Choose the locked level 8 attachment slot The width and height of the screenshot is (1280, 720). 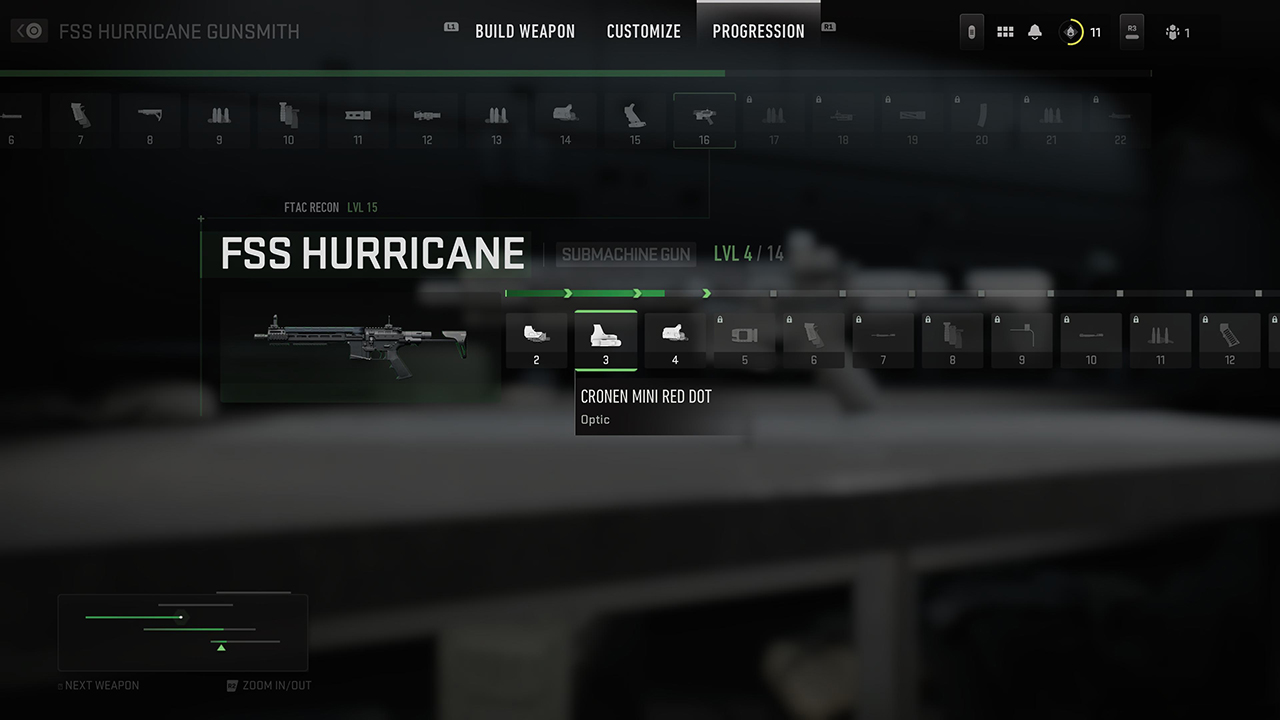tap(953, 341)
